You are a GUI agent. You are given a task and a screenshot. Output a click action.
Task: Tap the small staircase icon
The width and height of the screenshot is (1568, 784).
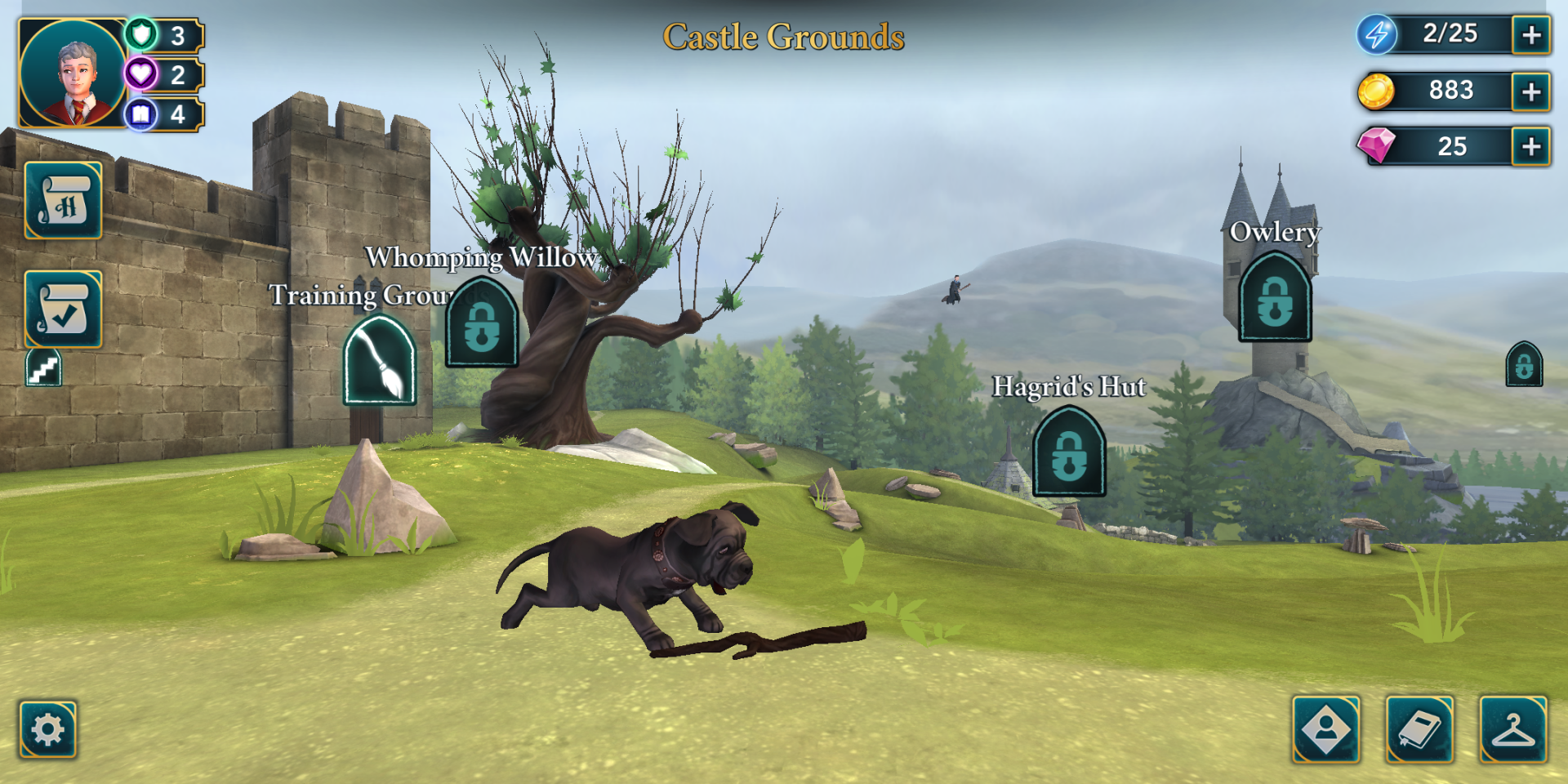pyautogui.click(x=44, y=368)
